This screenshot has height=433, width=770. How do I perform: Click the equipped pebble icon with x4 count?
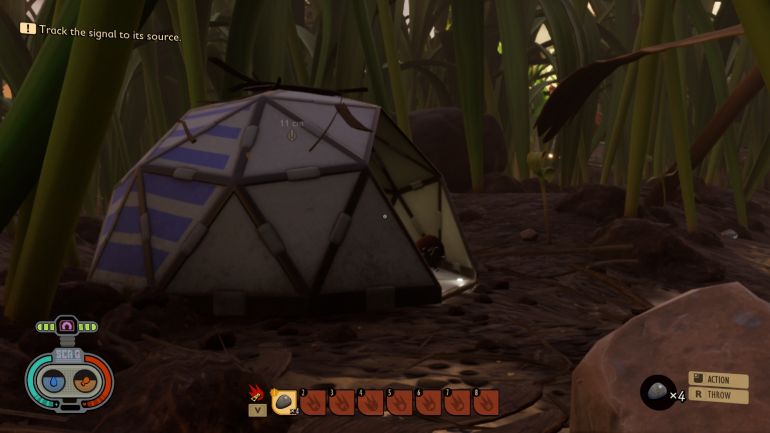[657, 392]
